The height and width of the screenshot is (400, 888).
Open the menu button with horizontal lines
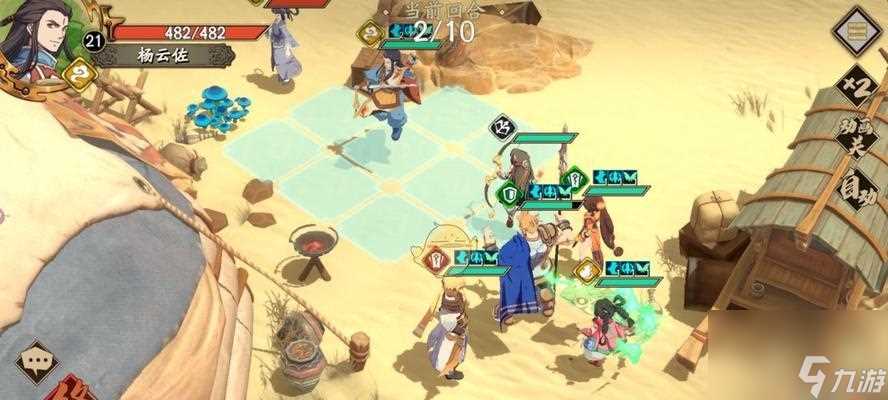(857, 30)
